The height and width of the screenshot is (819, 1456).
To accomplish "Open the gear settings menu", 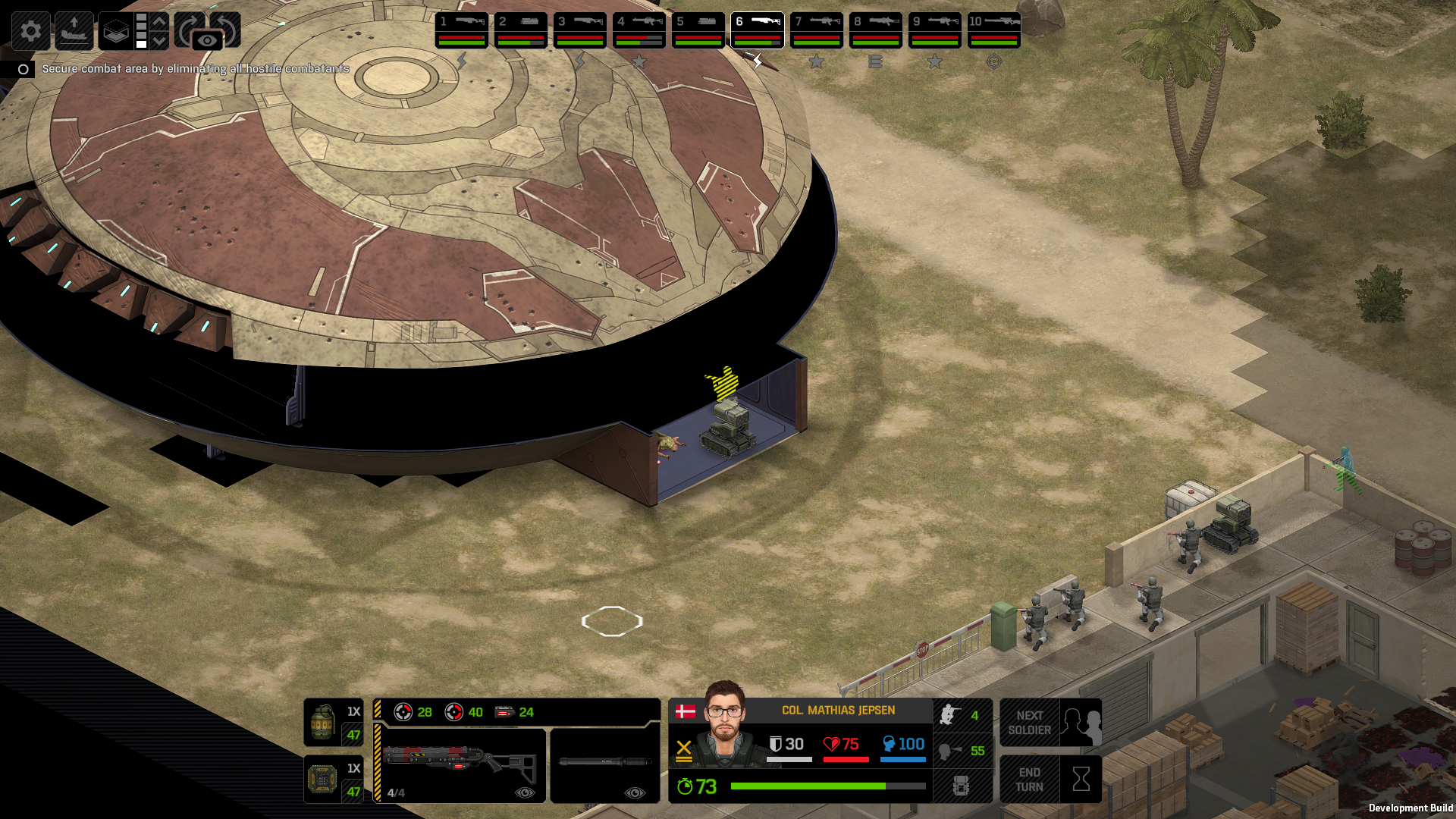I will [31, 31].
